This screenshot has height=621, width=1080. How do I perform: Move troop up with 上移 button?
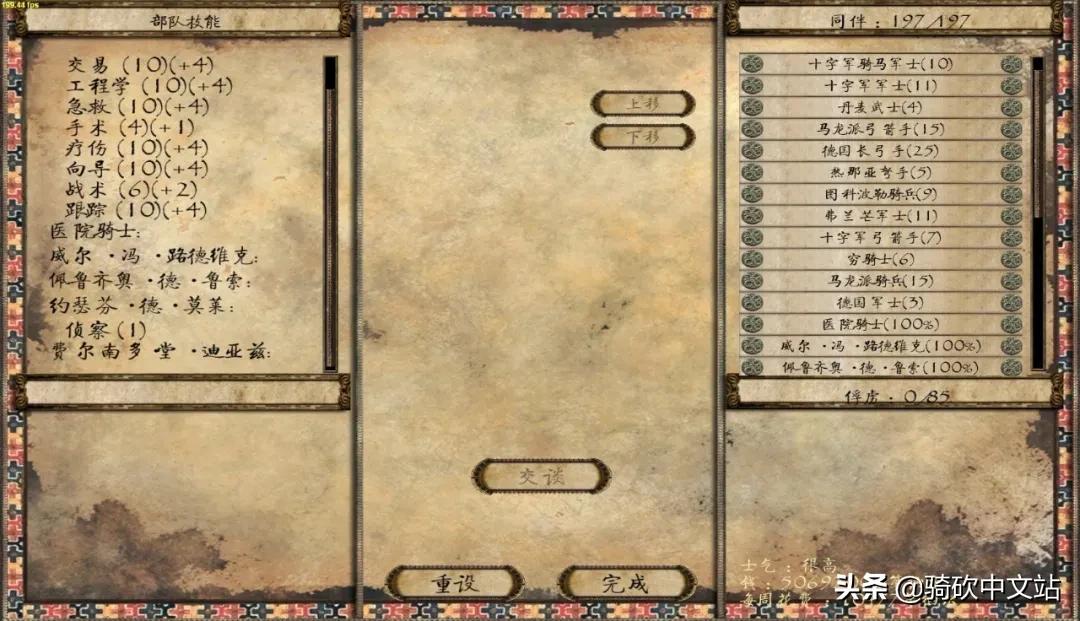point(643,104)
